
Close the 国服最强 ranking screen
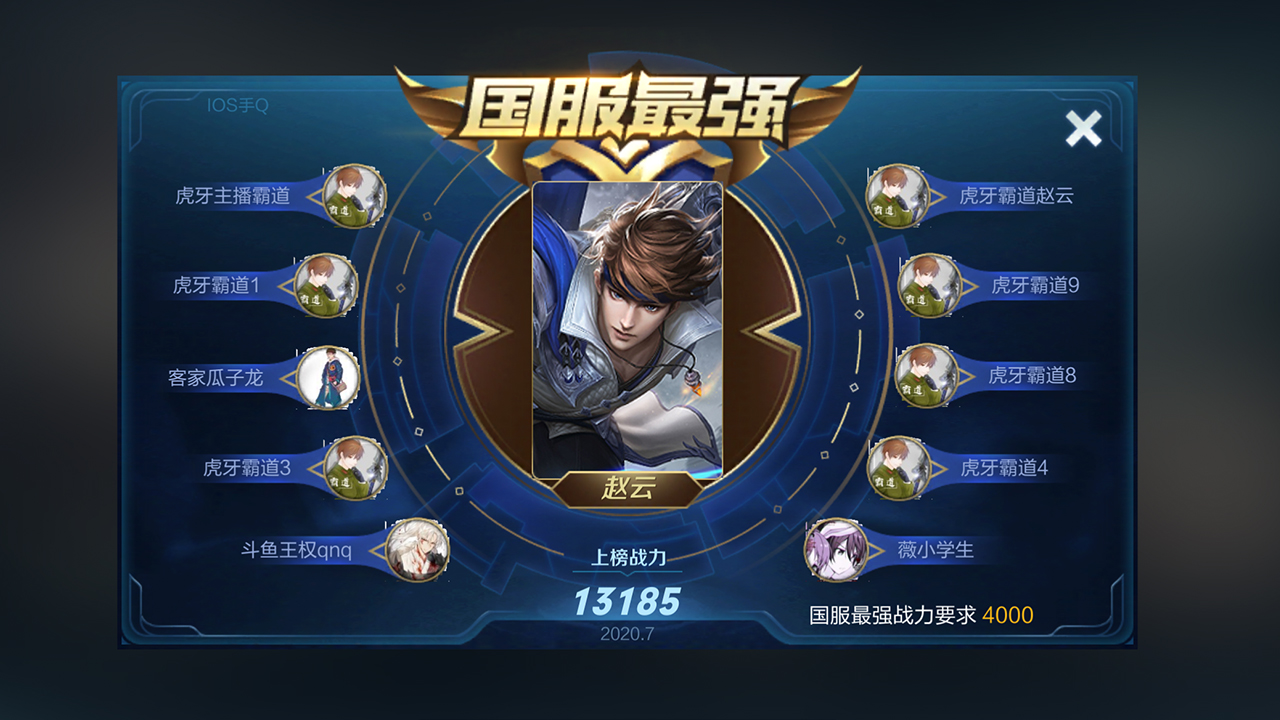[1084, 128]
